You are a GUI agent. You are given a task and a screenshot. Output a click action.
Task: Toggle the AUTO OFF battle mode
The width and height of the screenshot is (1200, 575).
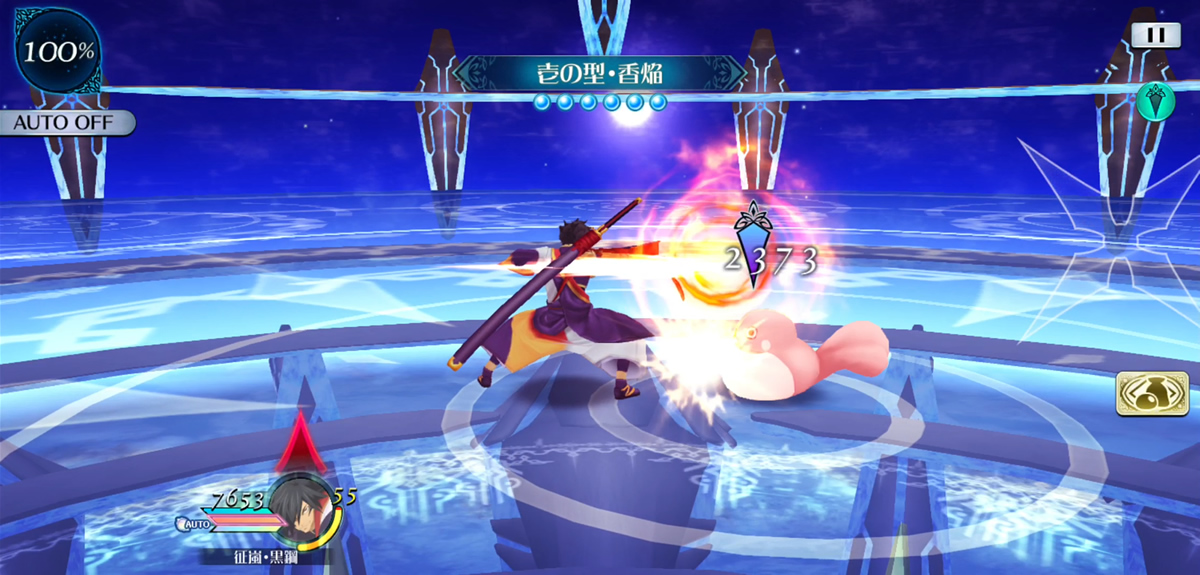[x=66, y=123]
